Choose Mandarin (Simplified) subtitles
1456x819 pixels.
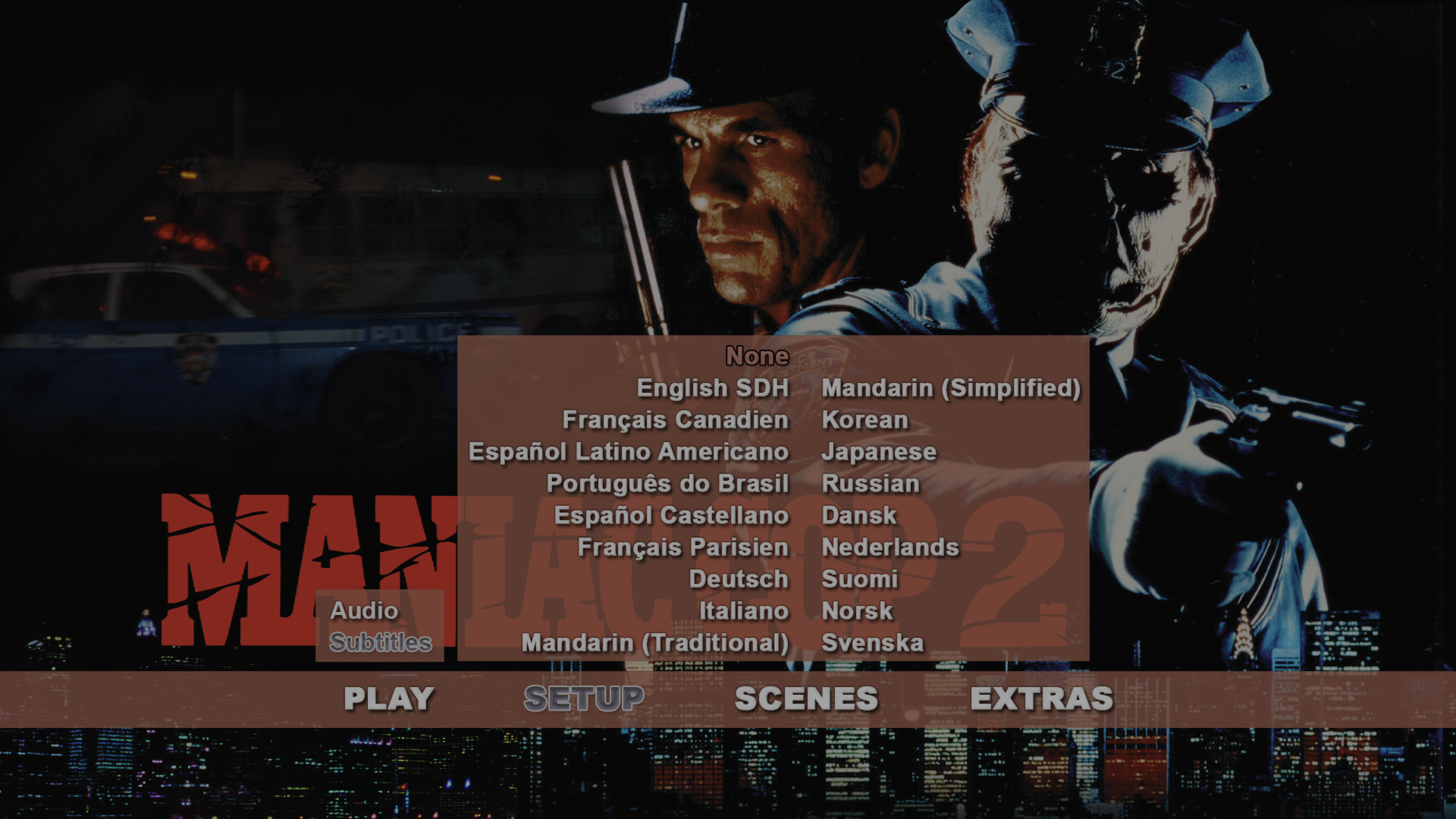pos(951,388)
